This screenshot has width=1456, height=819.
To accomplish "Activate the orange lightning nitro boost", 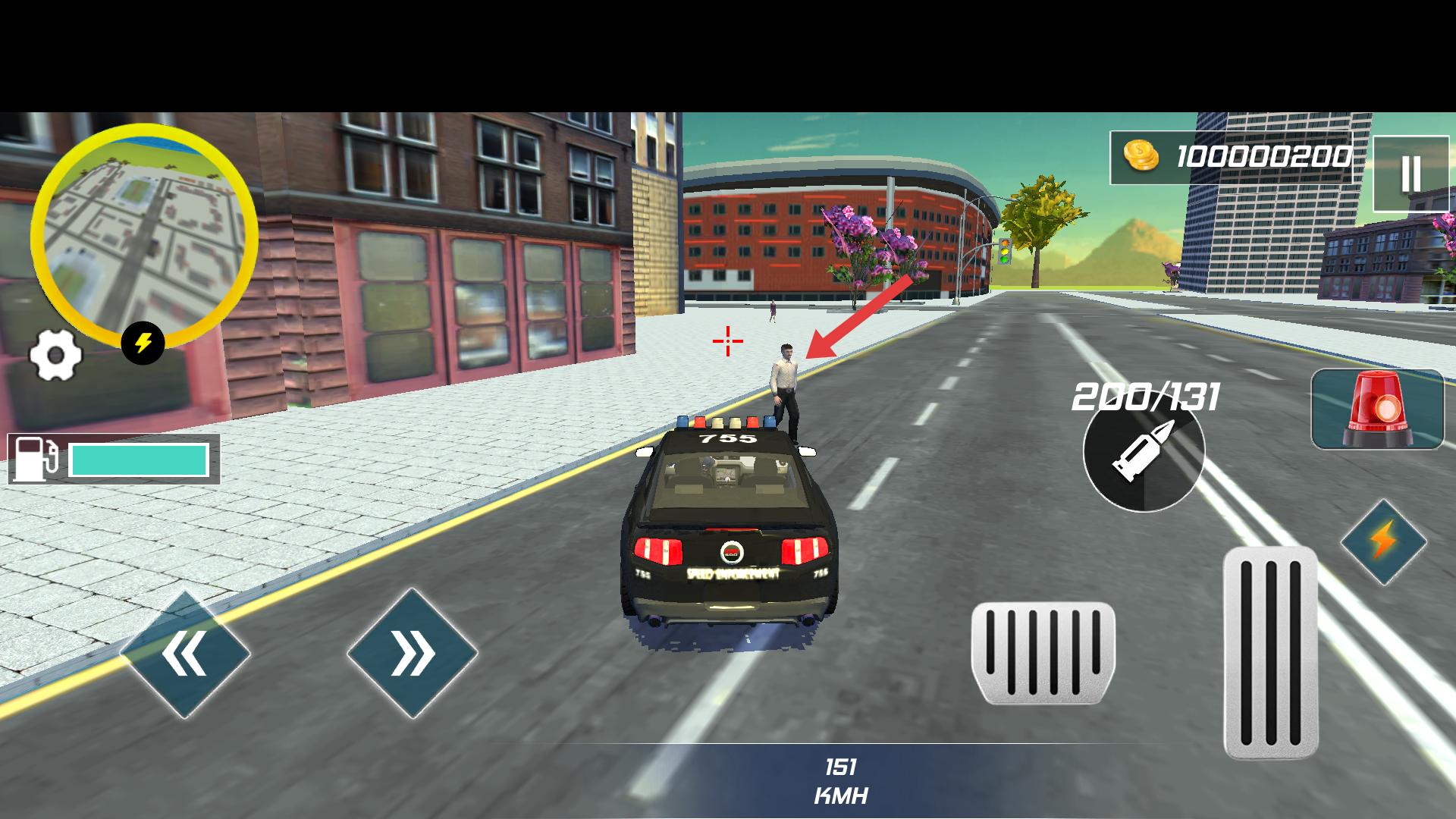I will (x=1383, y=542).
